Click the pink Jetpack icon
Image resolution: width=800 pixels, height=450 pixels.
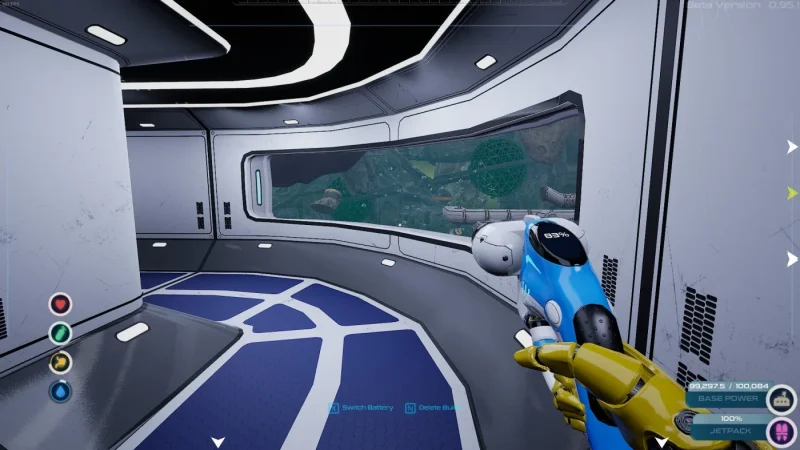[x=783, y=431]
